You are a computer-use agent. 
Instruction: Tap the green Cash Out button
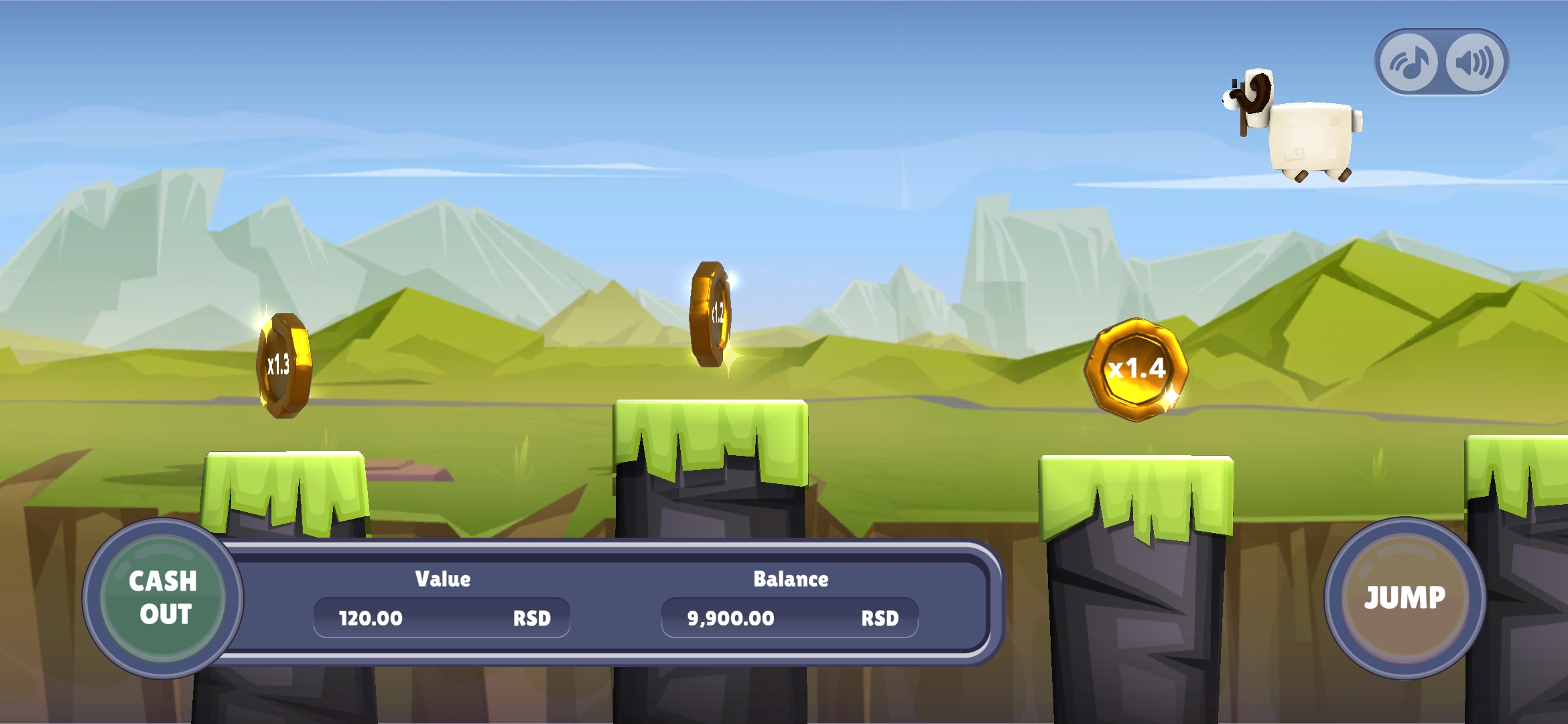163,598
